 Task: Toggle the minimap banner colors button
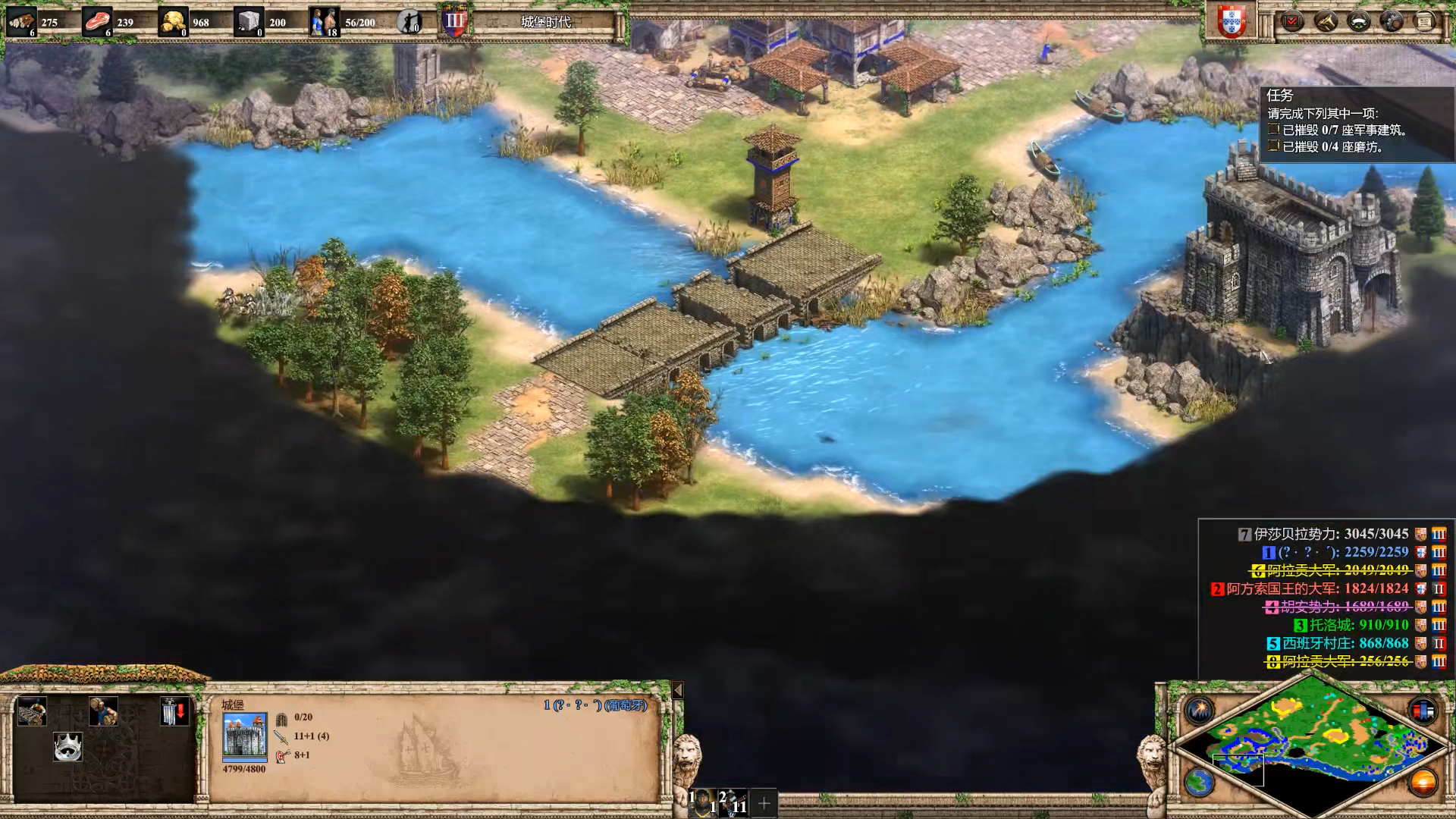click(x=1423, y=711)
